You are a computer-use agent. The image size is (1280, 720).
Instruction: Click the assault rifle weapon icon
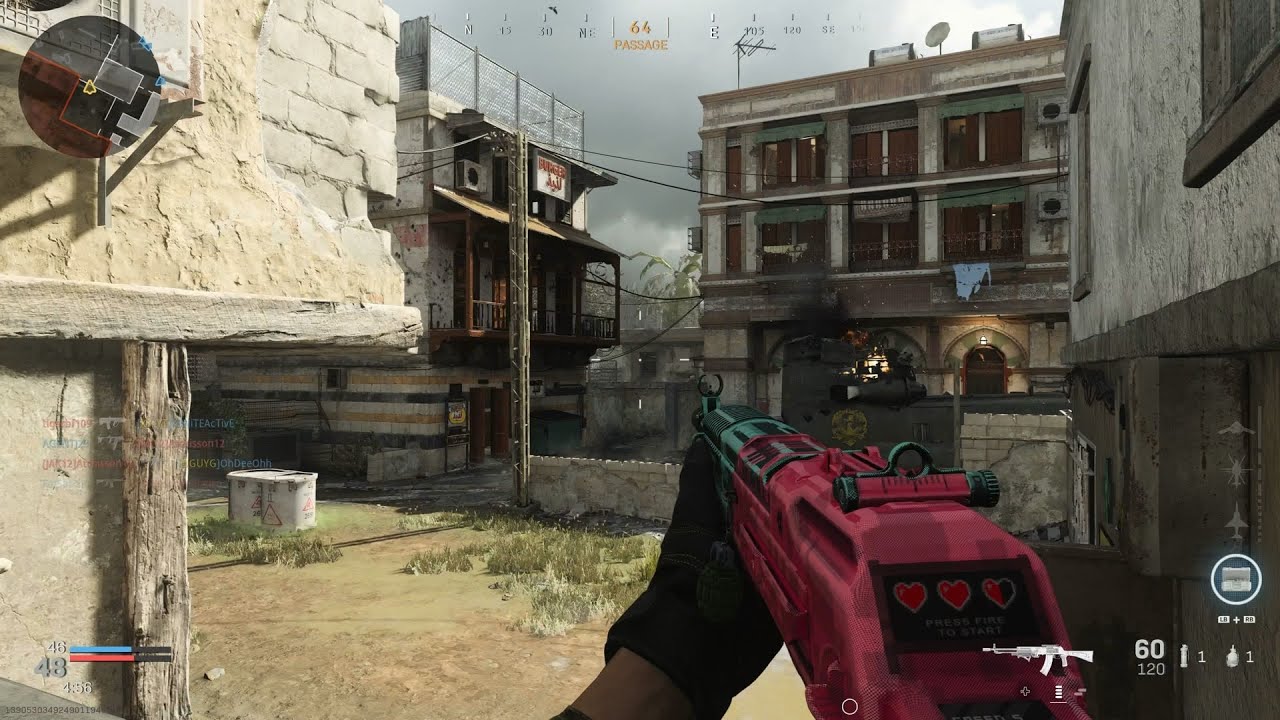(x=1037, y=657)
